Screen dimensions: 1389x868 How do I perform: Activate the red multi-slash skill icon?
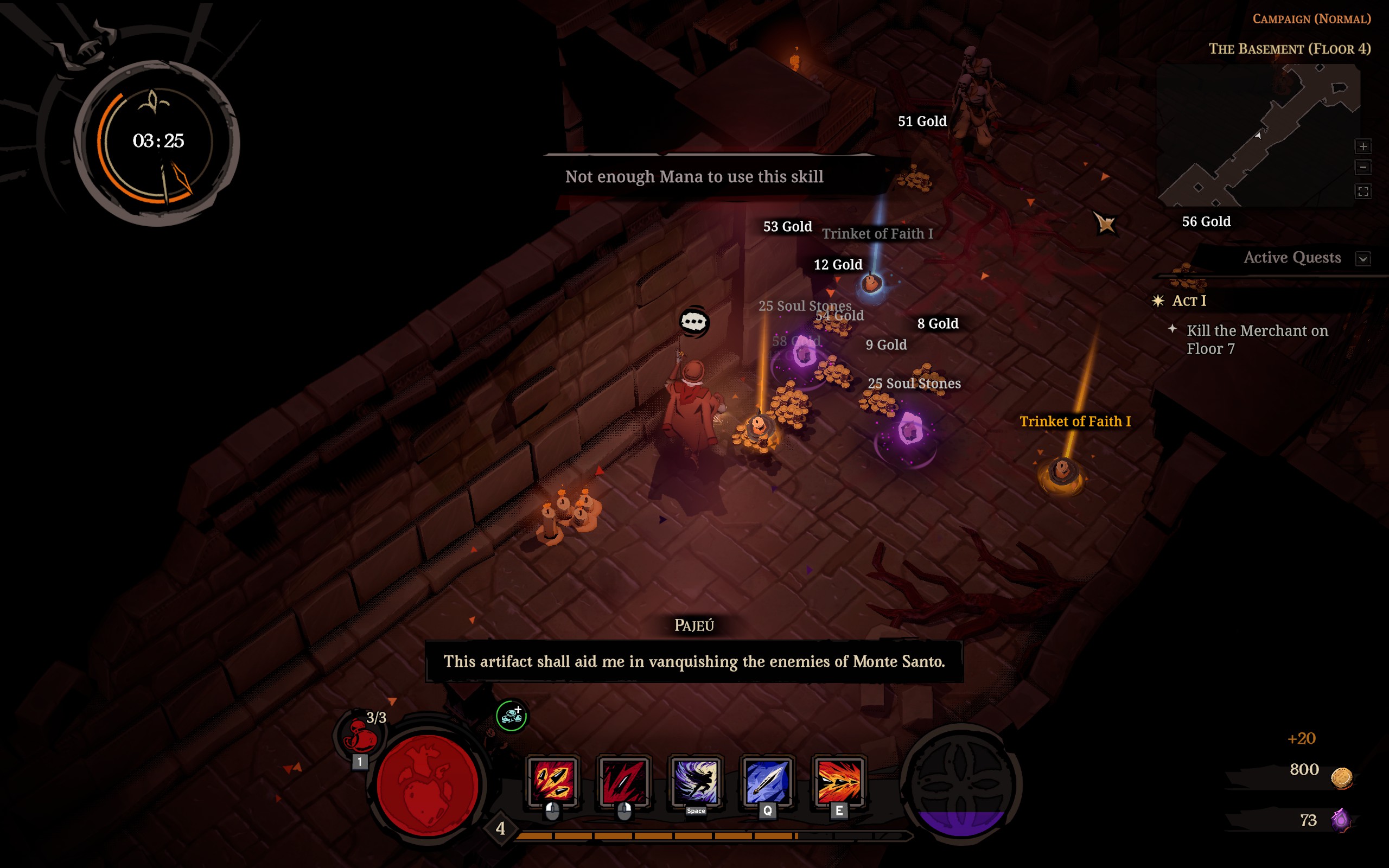(x=553, y=781)
